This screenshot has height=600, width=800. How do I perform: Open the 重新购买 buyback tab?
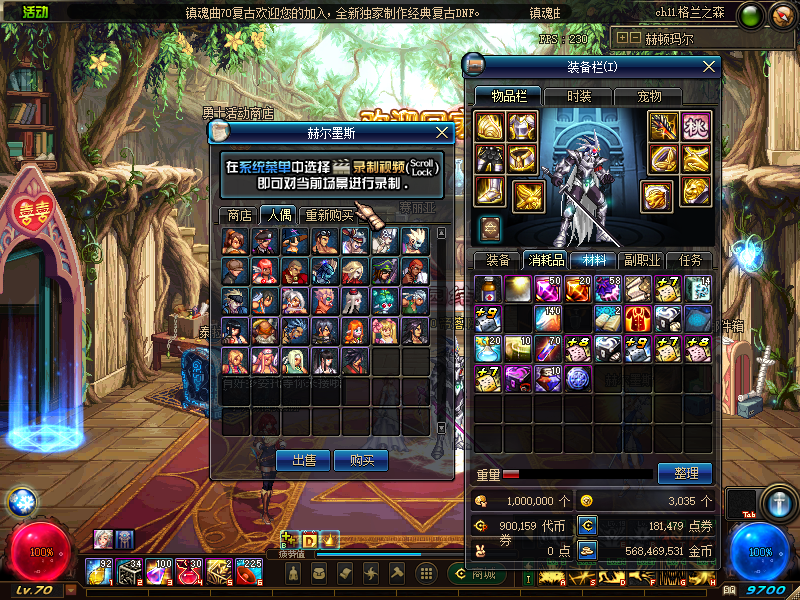[329, 215]
